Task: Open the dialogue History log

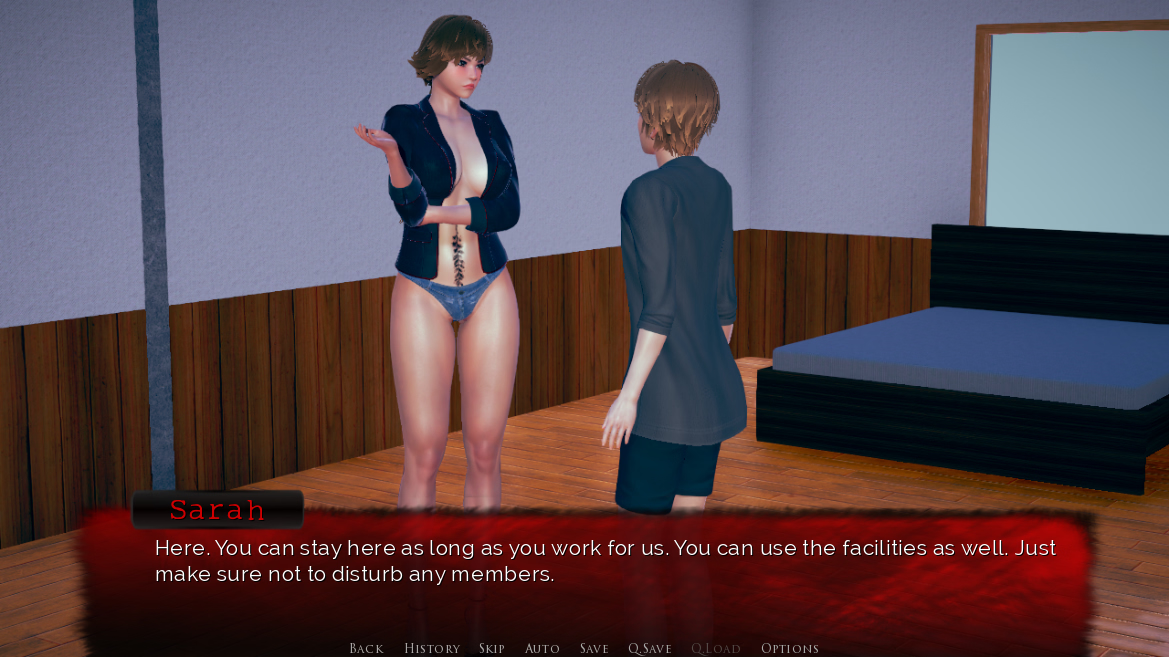Action: point(432,648)
